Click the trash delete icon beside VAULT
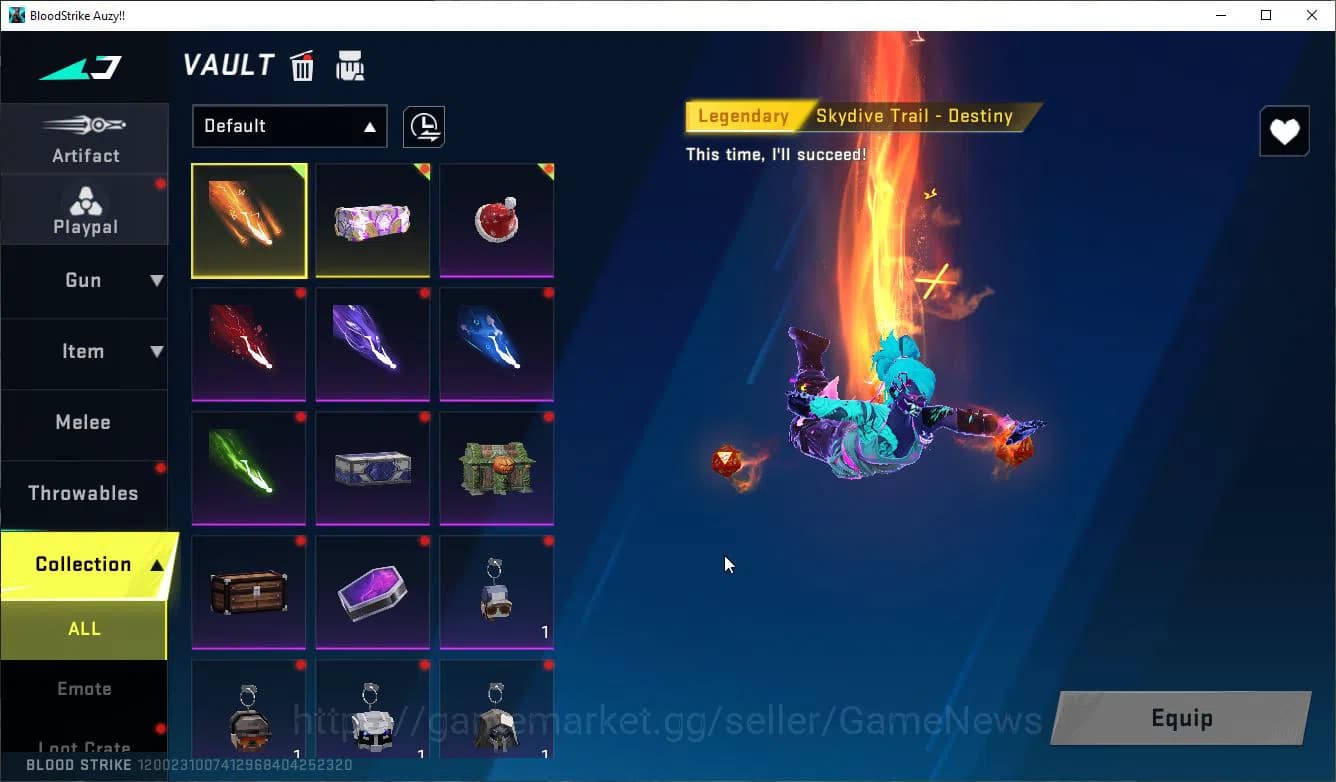The height and width of the screenshot is (782, 1336). [302, 65]
